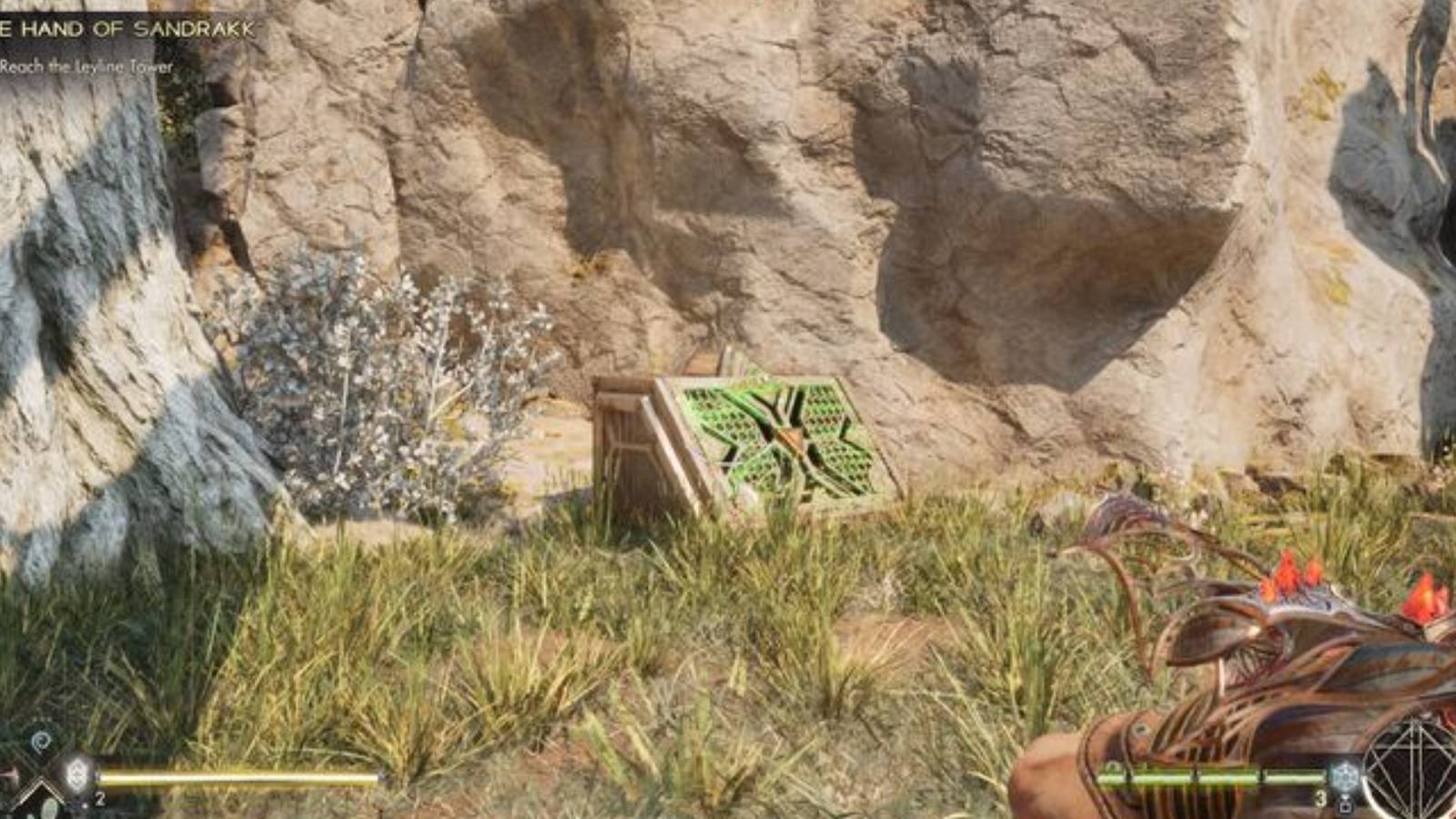1456x819 pixels.
Task: Select the ability icon above the health bar
Action: click(40, 742)
